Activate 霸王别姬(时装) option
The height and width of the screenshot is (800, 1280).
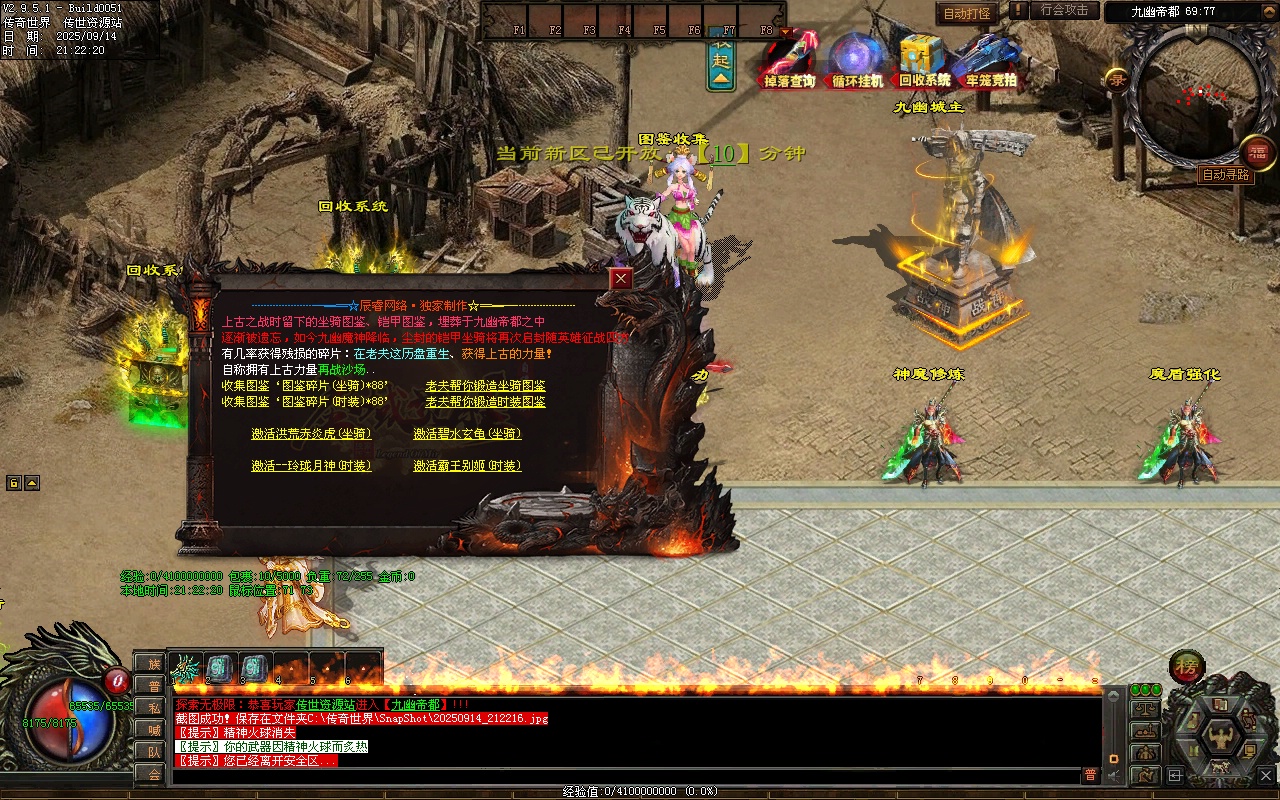(467, 466)
